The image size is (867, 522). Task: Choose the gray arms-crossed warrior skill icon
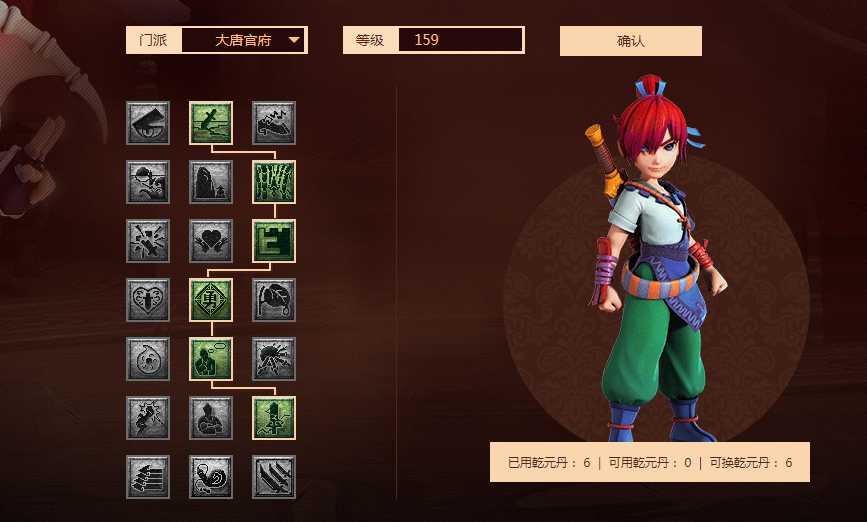211,418
